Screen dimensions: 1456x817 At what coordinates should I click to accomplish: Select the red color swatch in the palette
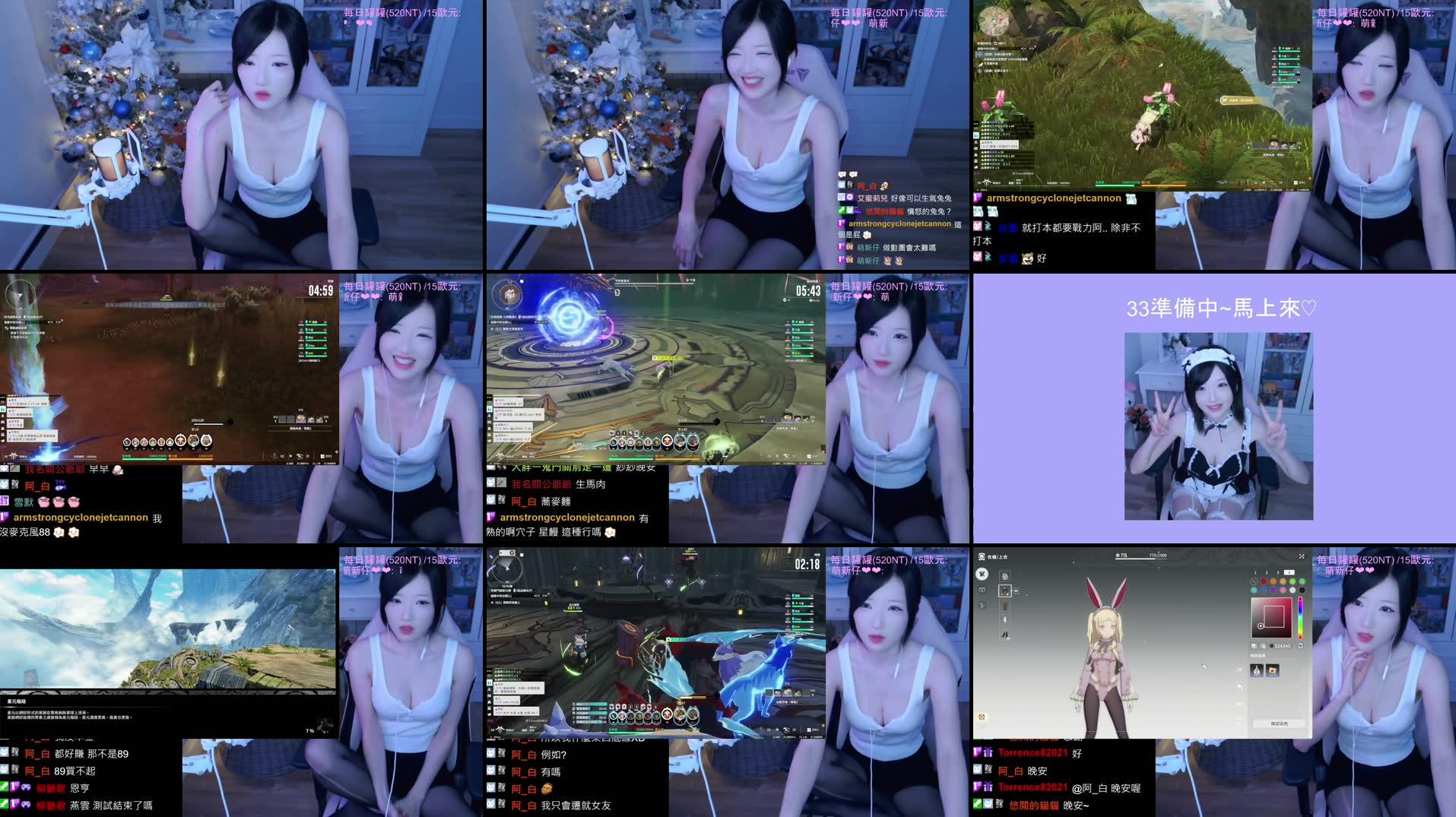click(x=1264, y=581)
